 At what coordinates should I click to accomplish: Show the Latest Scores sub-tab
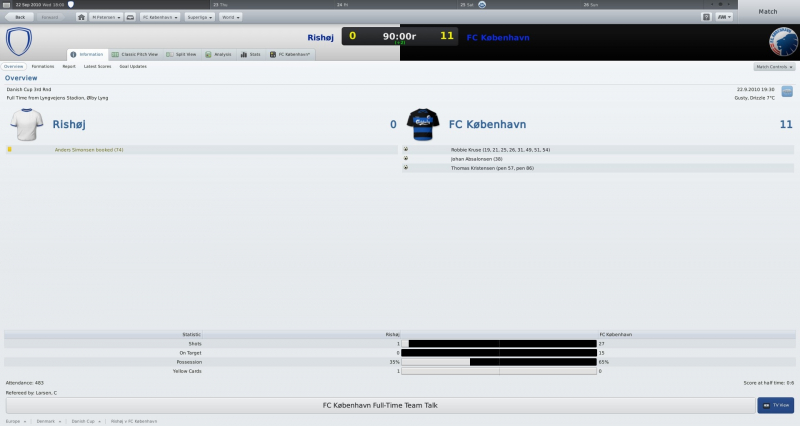pos(97,66)
